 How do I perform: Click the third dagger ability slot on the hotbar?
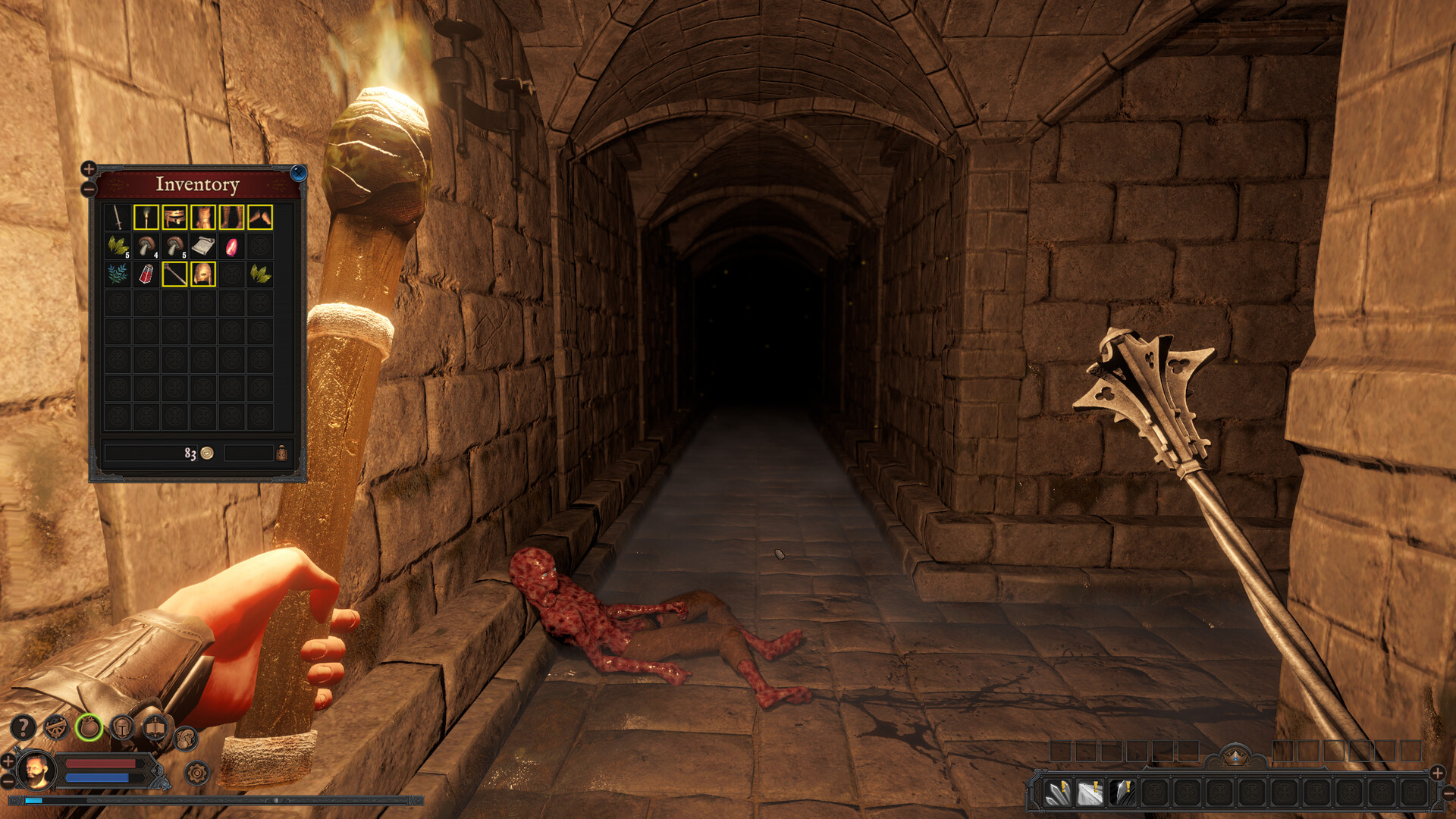1123,792
